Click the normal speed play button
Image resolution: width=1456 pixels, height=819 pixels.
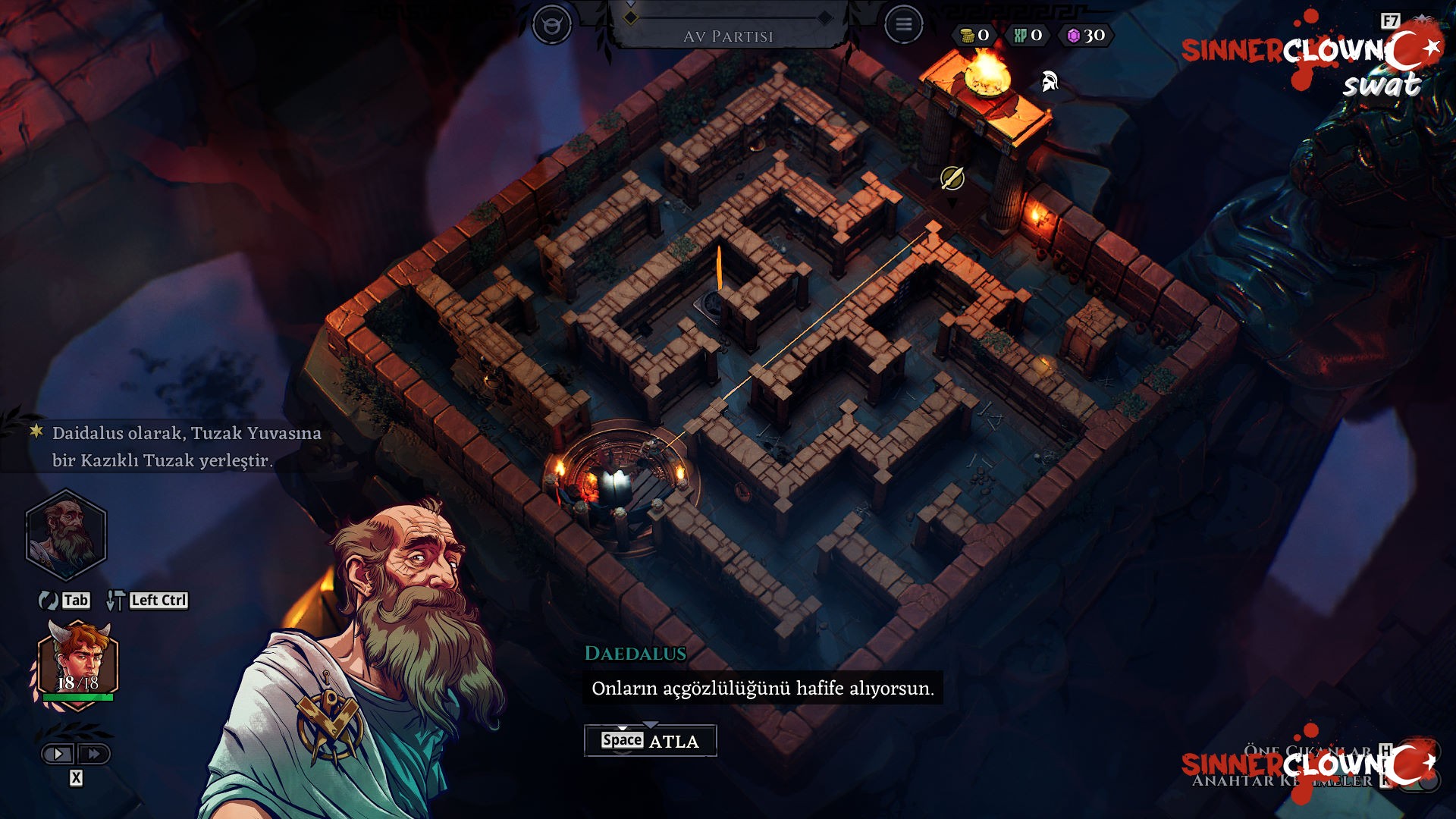[x=58, y=754]
